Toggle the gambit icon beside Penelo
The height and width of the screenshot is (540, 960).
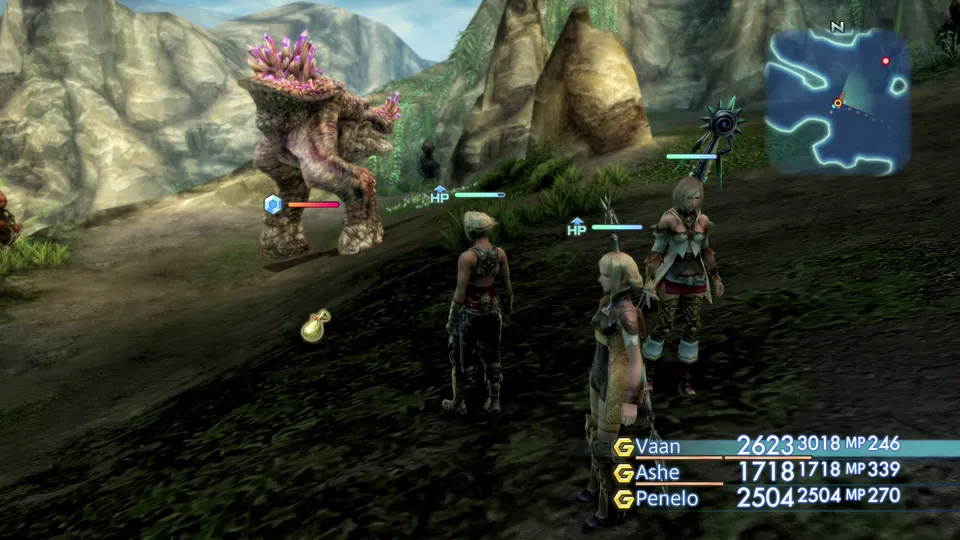(x=624, y=497)
